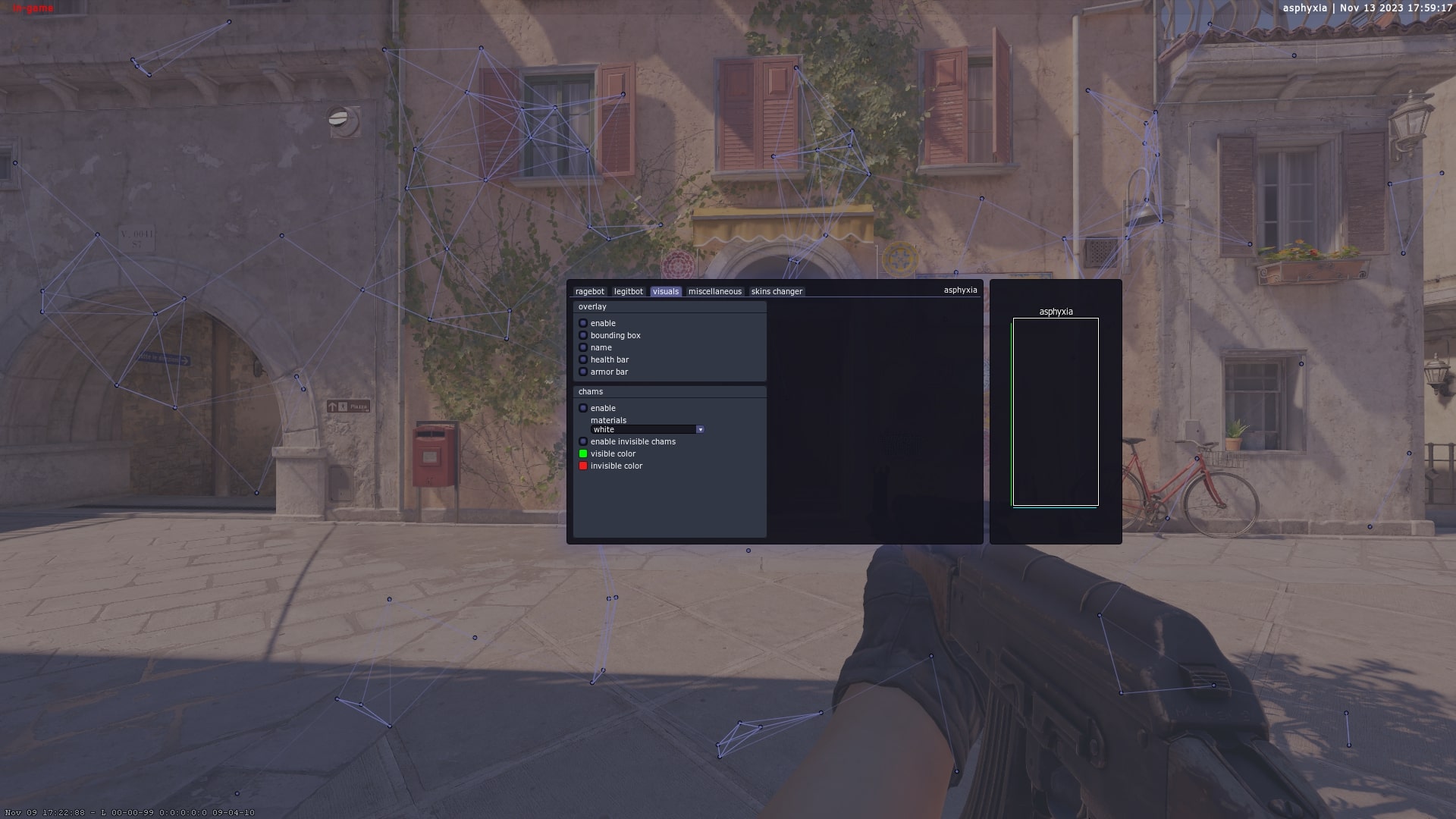Viewport: 1456px width, 819px height.
Task: Click the asphyxia watermark in the menu
Action: [x=960, y=290]
